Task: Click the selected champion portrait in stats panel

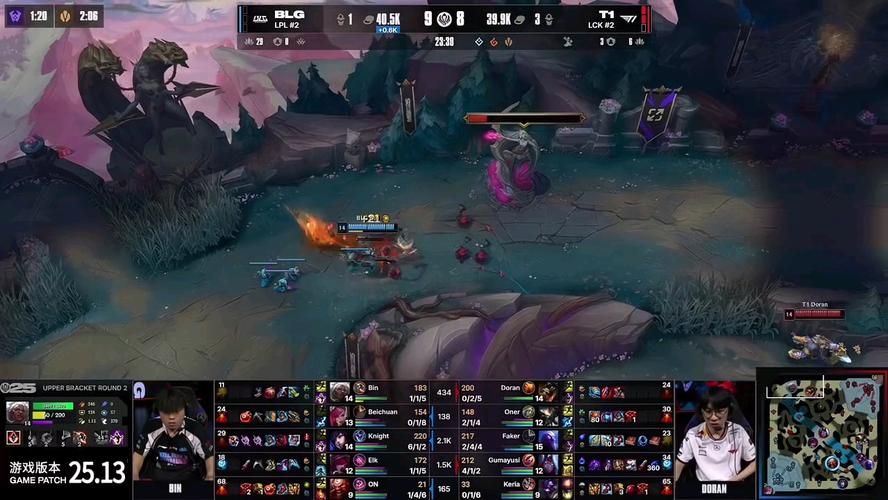Action: click(17, 412)
